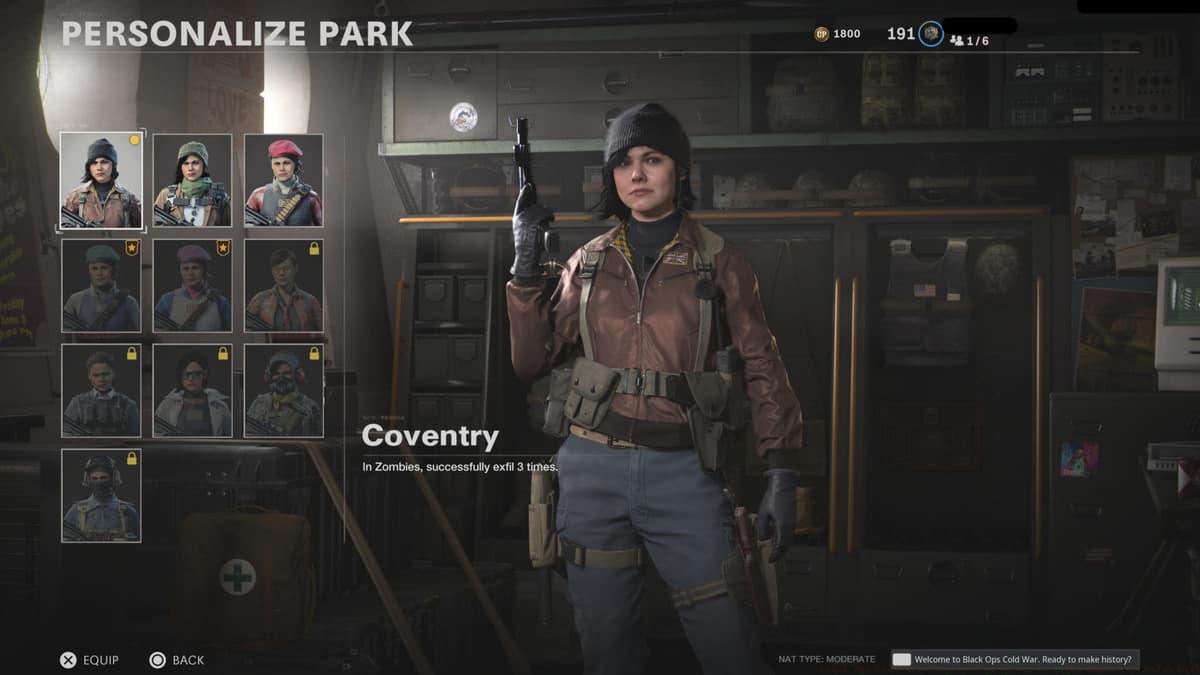Screen dimensions: 1200x675
Task: Pick the starred skin with purple beret
Action: pyautogui.click(x=192, y=286)
